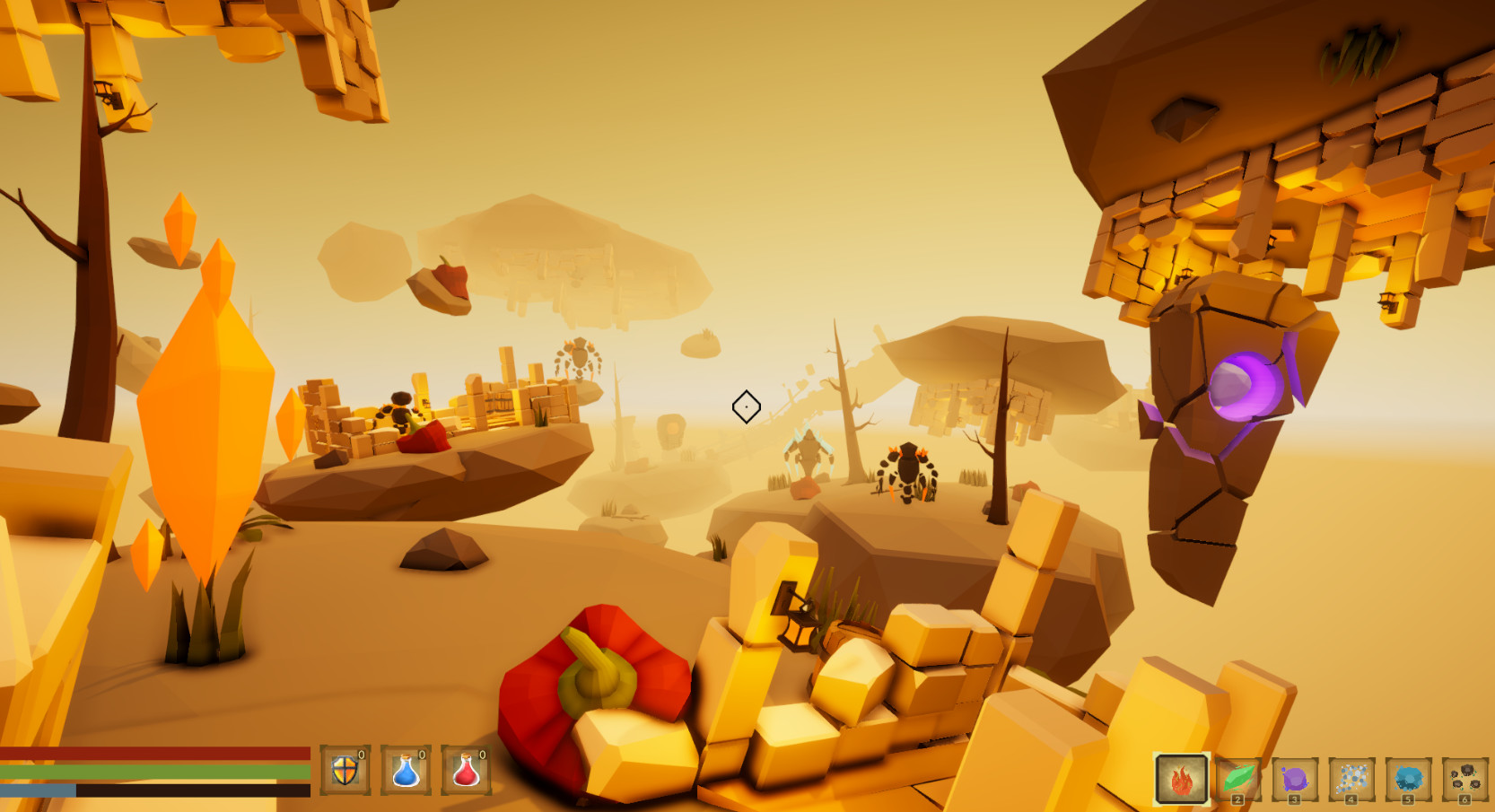1495x812 pixels.
Task: Click the blue mana potion icon
Action: [x=408, y=769]
